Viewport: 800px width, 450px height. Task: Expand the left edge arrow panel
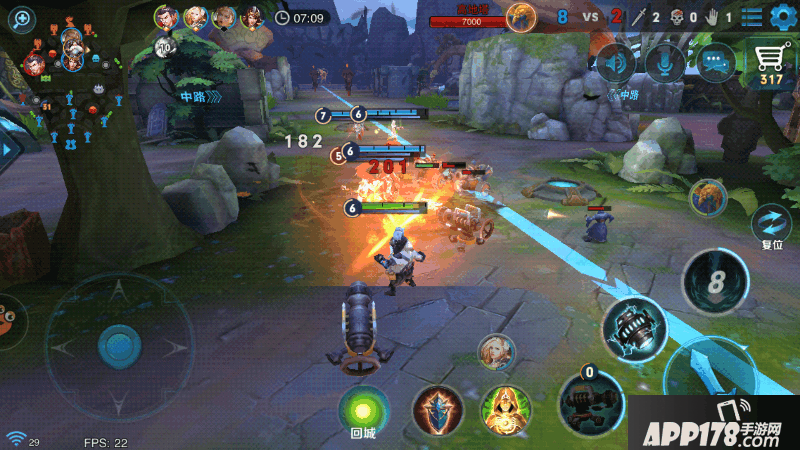coord(10,148)
